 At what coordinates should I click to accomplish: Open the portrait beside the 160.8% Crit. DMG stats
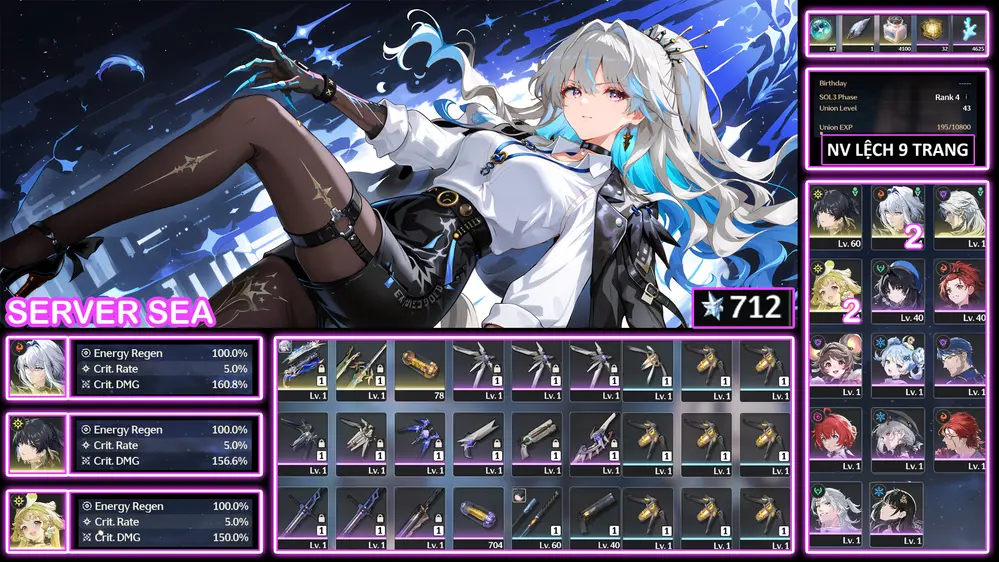click(x=36, y=366)
